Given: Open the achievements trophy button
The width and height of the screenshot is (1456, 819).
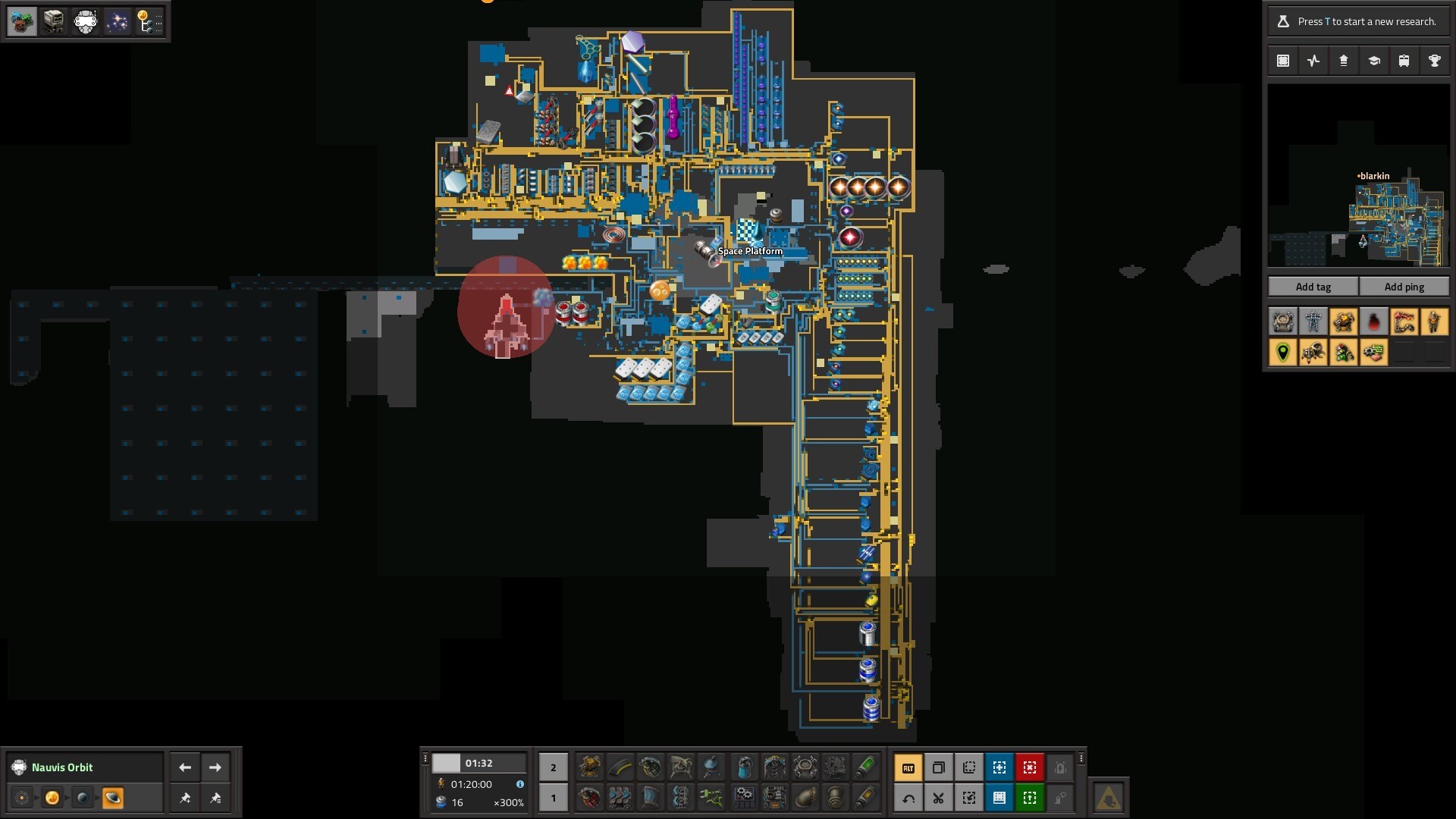Looking at the screenshot, I should (1434, 61).
